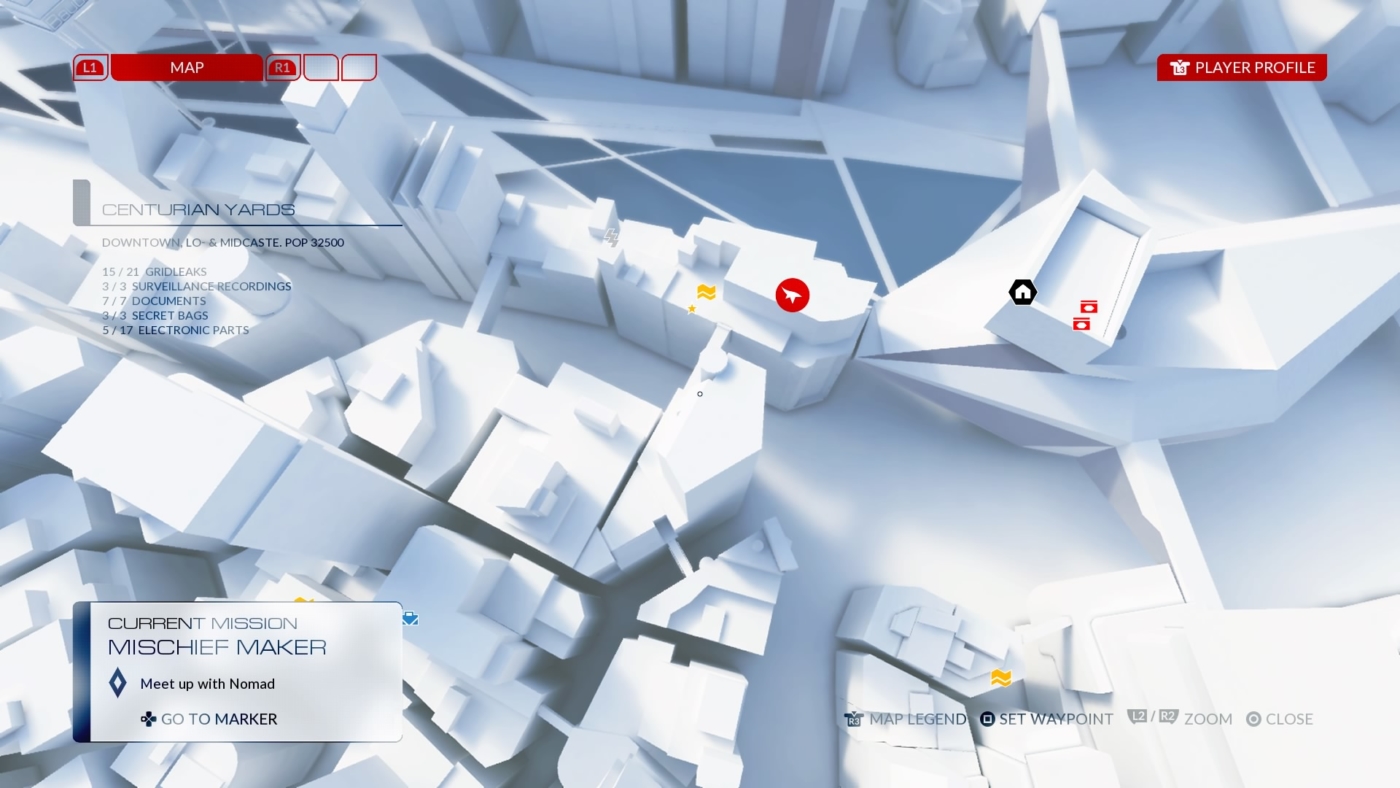Enable Set Waypoint mode

(1046, 719)
